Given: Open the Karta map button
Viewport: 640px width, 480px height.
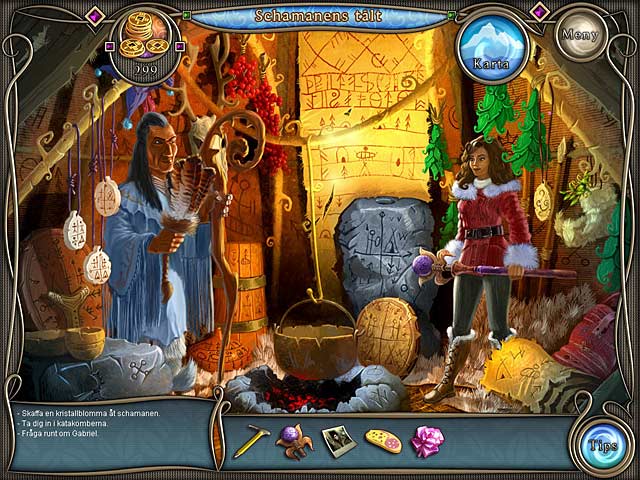Looking at the screenshot, I should (x=493, y=46).
